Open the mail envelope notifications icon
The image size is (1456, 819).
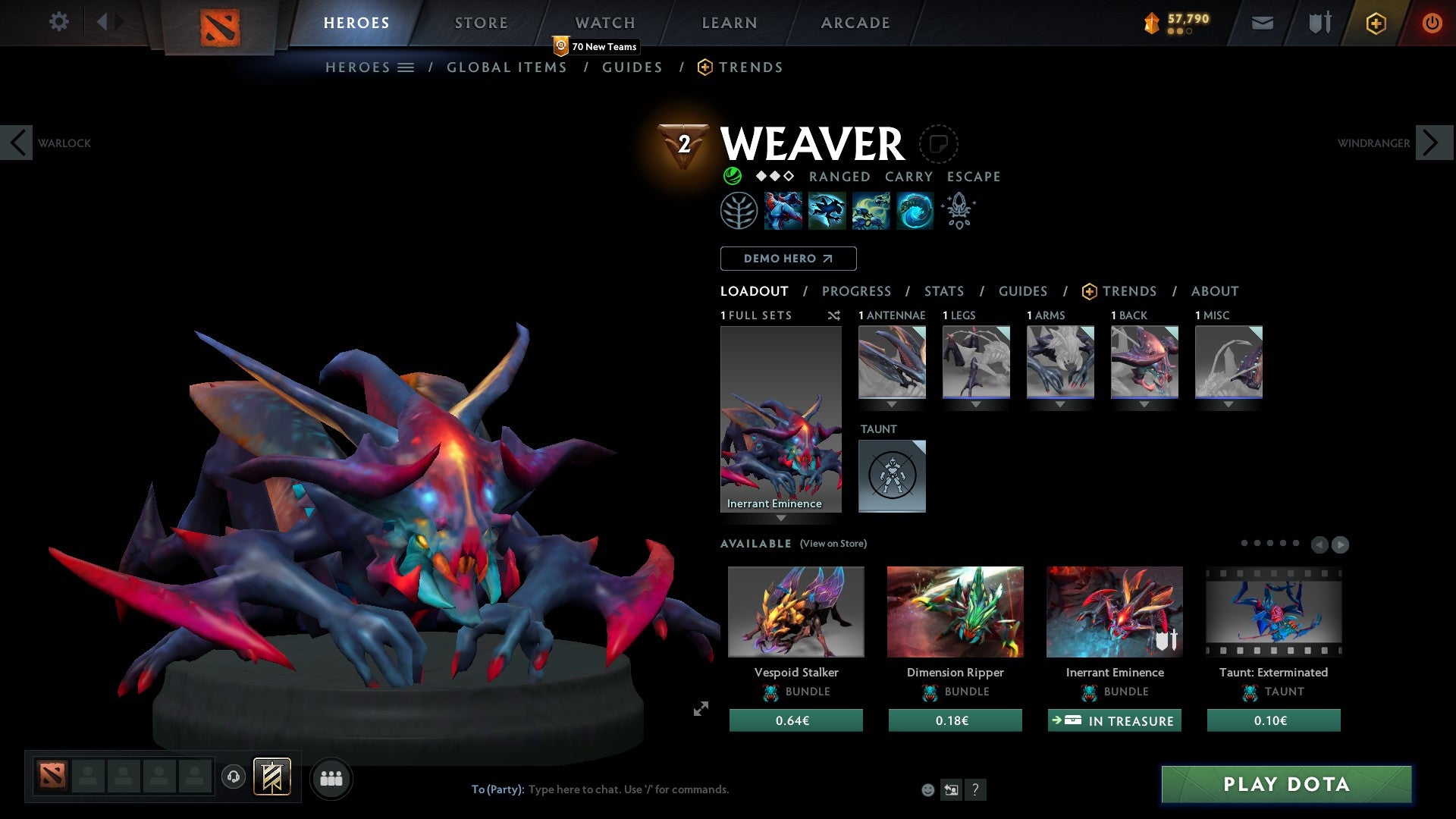[1261, 23]
